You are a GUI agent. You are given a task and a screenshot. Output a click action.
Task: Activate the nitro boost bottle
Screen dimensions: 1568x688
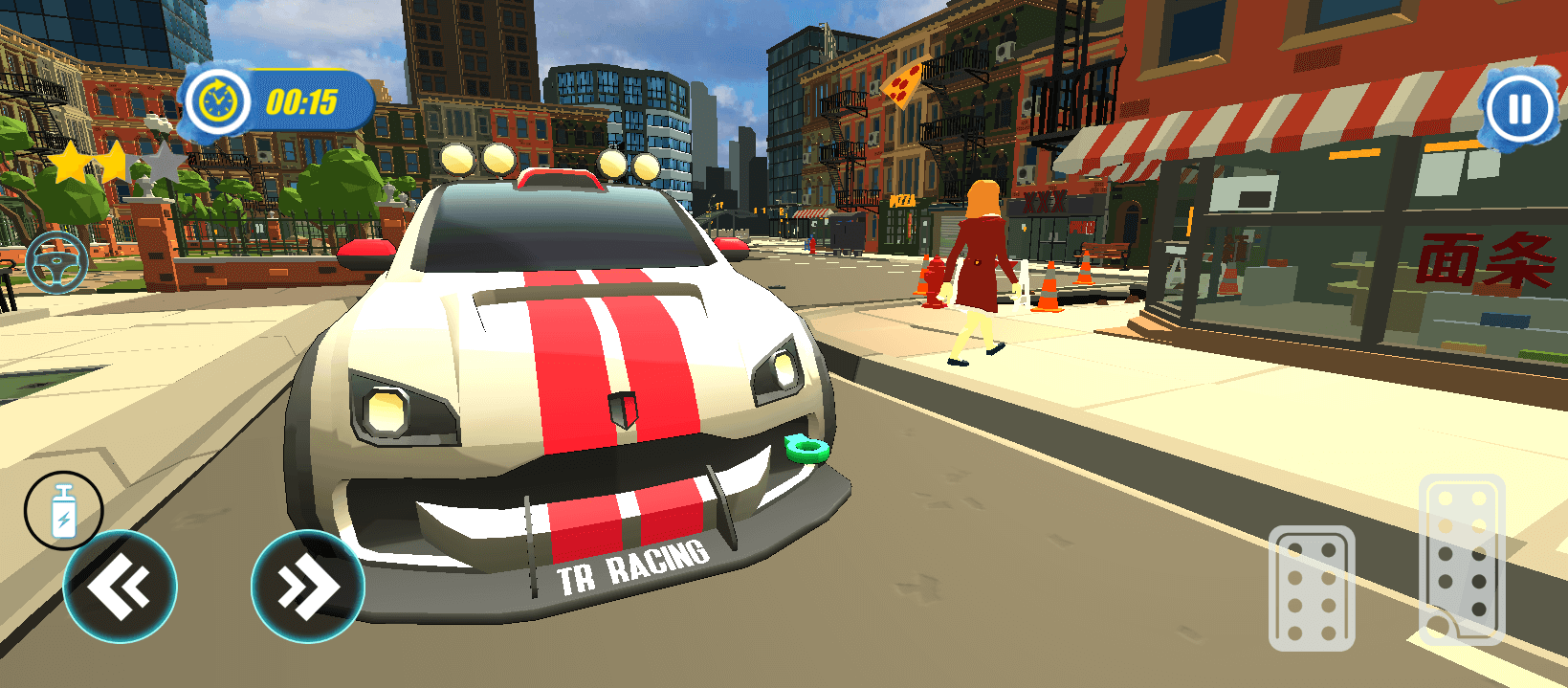[x=63, y=510]
